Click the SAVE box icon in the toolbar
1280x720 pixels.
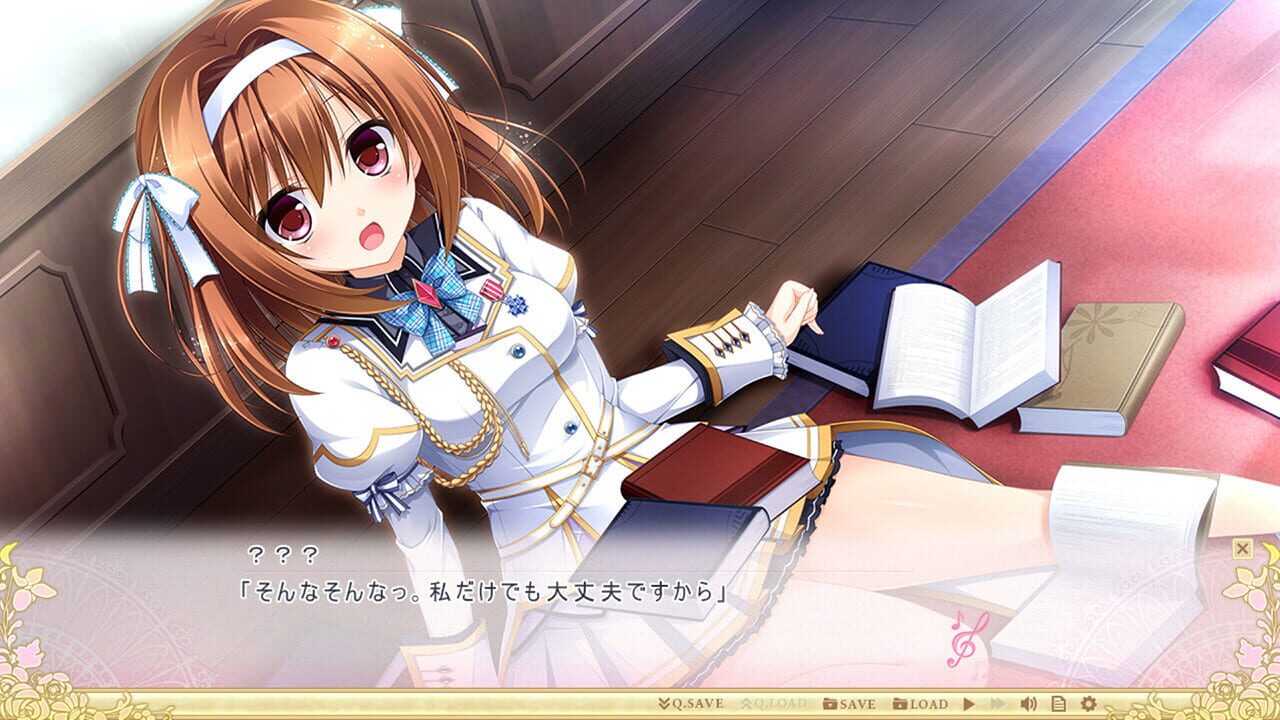point(831,705)
